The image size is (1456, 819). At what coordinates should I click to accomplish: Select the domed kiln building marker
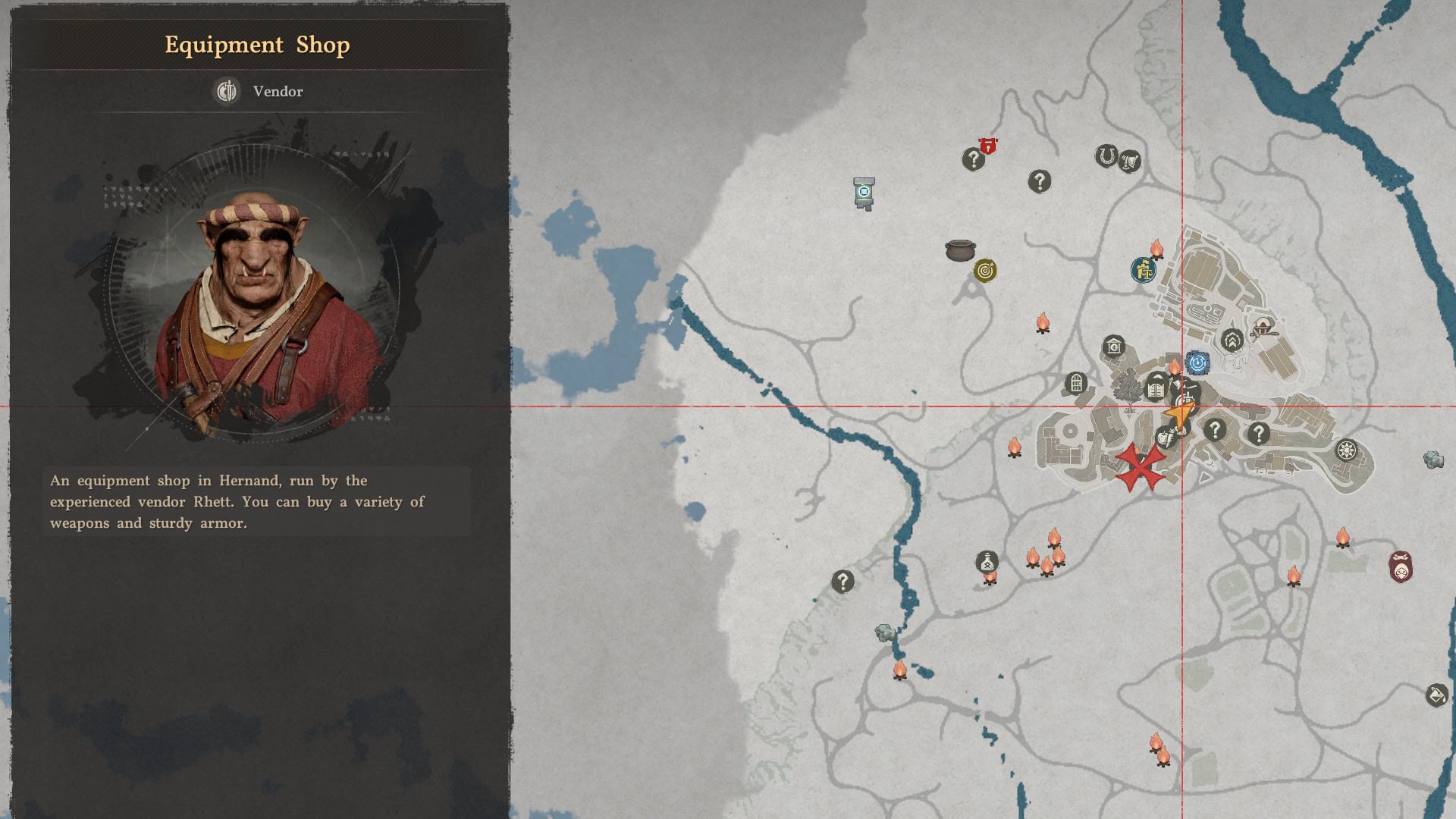click(x=1263, y=328)
